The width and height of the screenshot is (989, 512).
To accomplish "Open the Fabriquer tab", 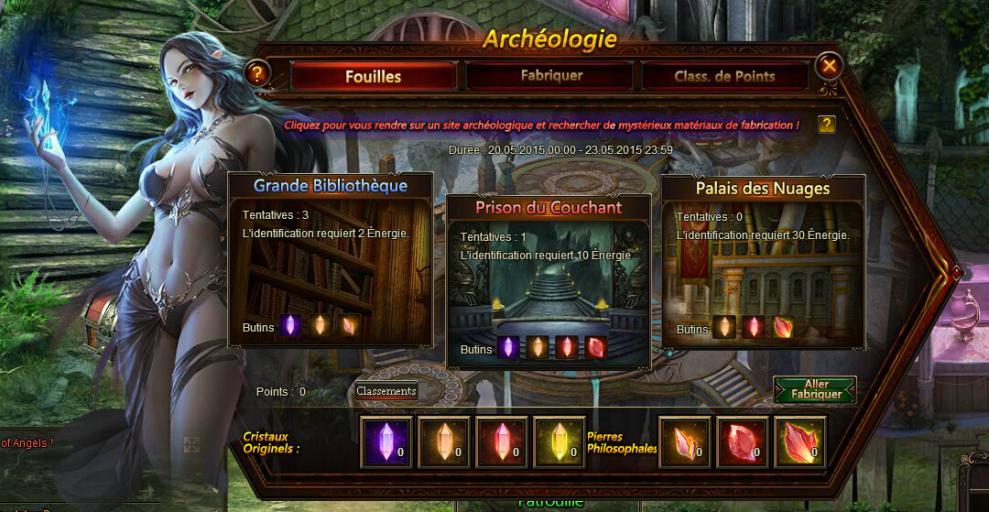I will 551,76.
